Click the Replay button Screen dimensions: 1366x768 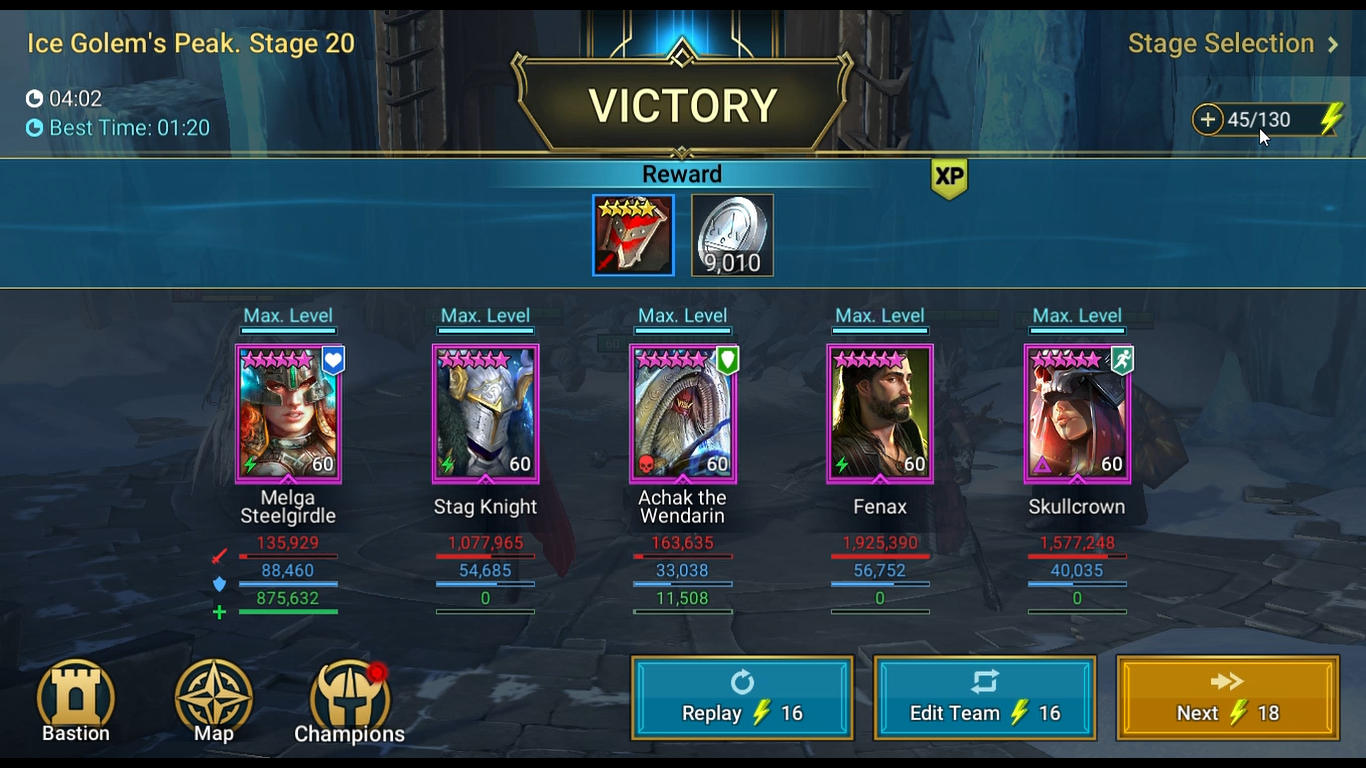click(x=741, y=697)
